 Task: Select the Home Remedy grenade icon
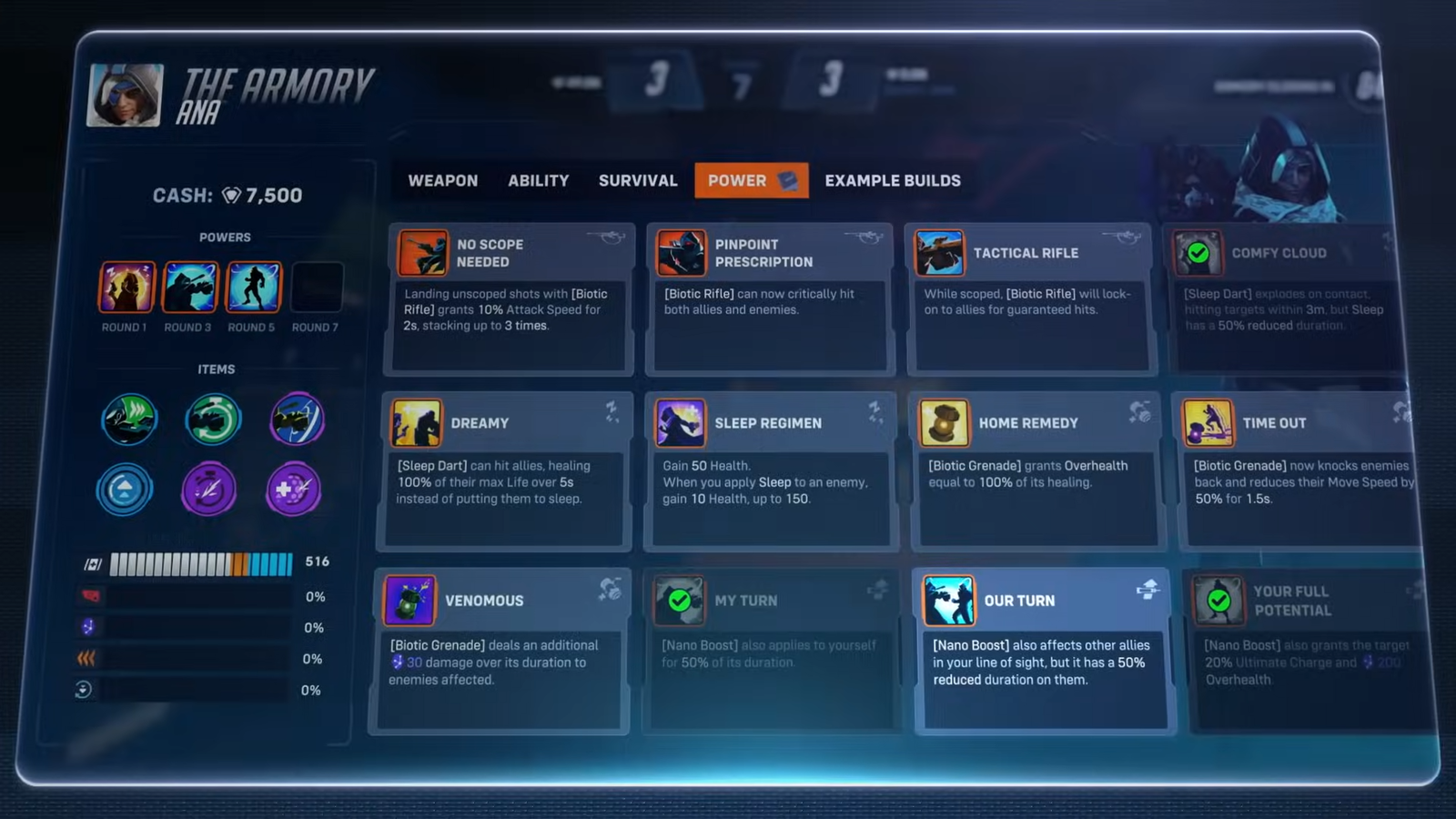pos(945,422)
